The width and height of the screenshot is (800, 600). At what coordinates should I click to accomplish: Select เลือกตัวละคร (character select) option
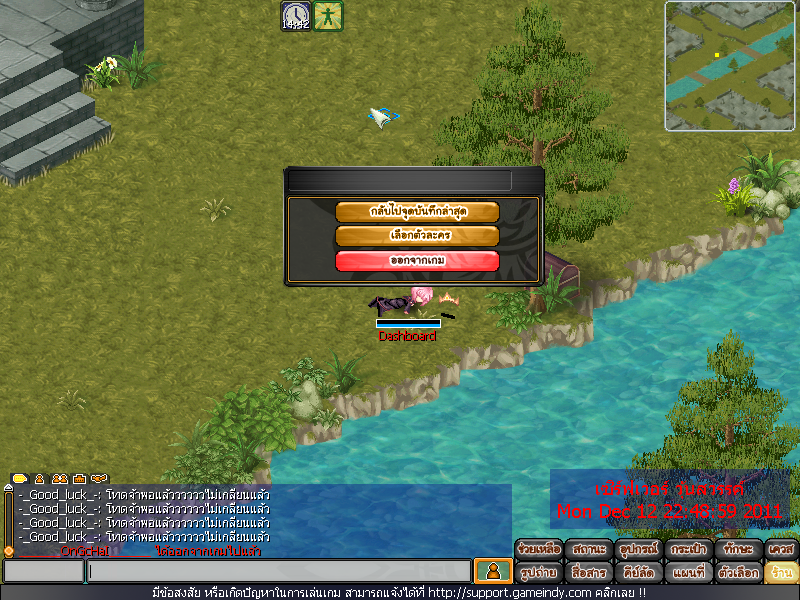[417, 236]
